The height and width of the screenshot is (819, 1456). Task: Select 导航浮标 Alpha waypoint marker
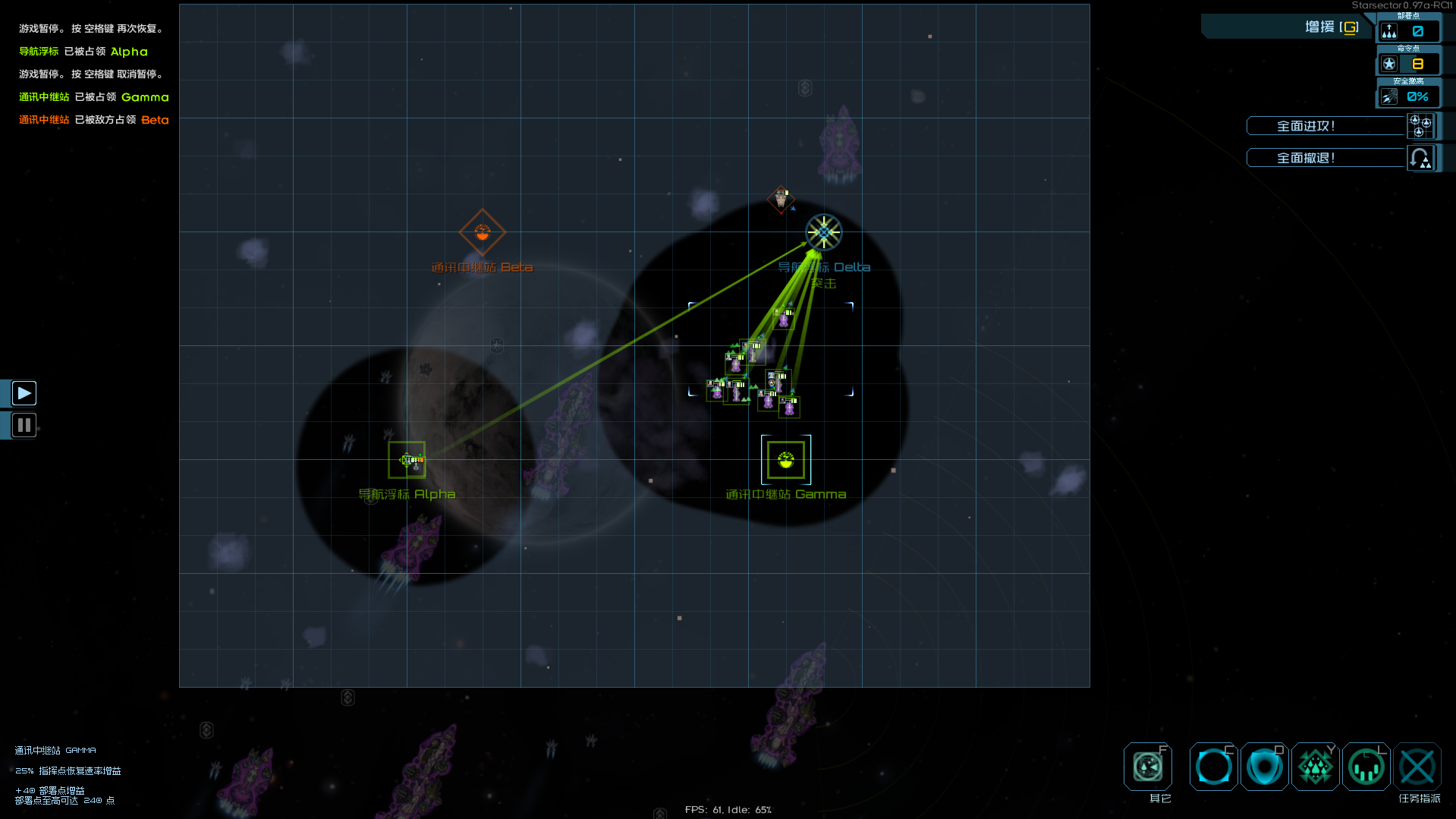coord(407,459)
